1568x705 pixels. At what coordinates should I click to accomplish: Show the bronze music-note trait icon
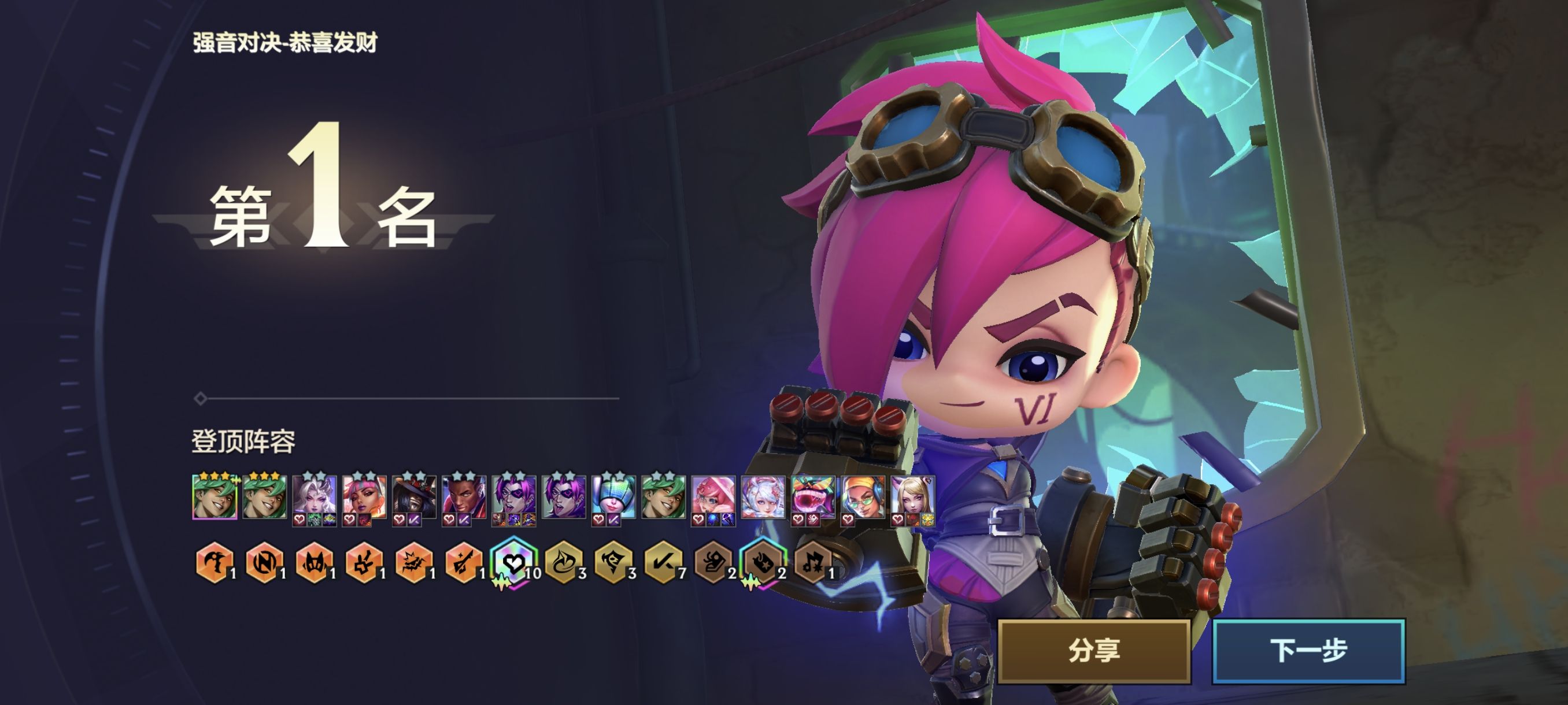(x=813, y=563)
